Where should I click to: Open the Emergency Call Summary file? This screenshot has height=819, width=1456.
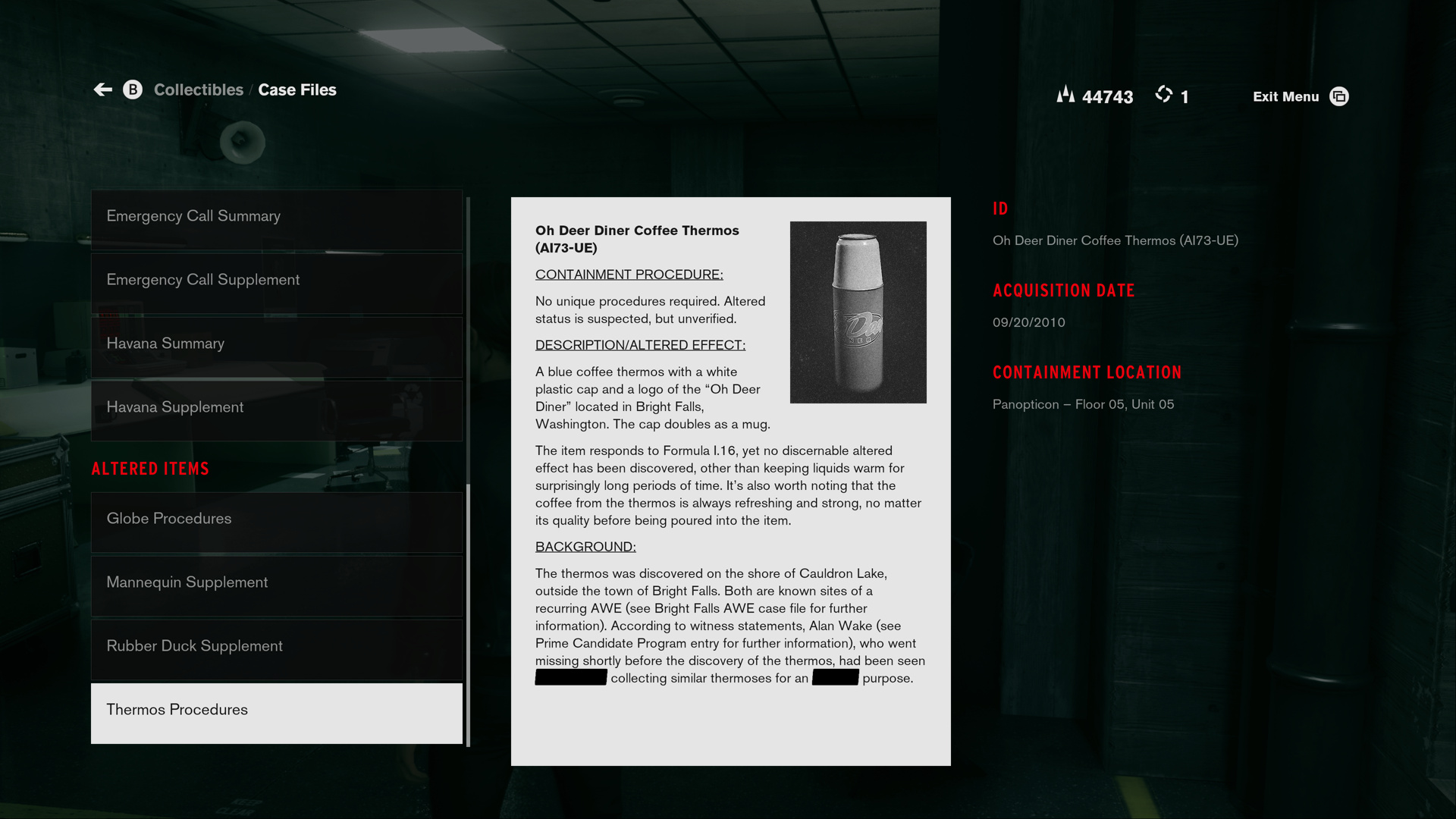pyautogui.click(x=277, y=217)
